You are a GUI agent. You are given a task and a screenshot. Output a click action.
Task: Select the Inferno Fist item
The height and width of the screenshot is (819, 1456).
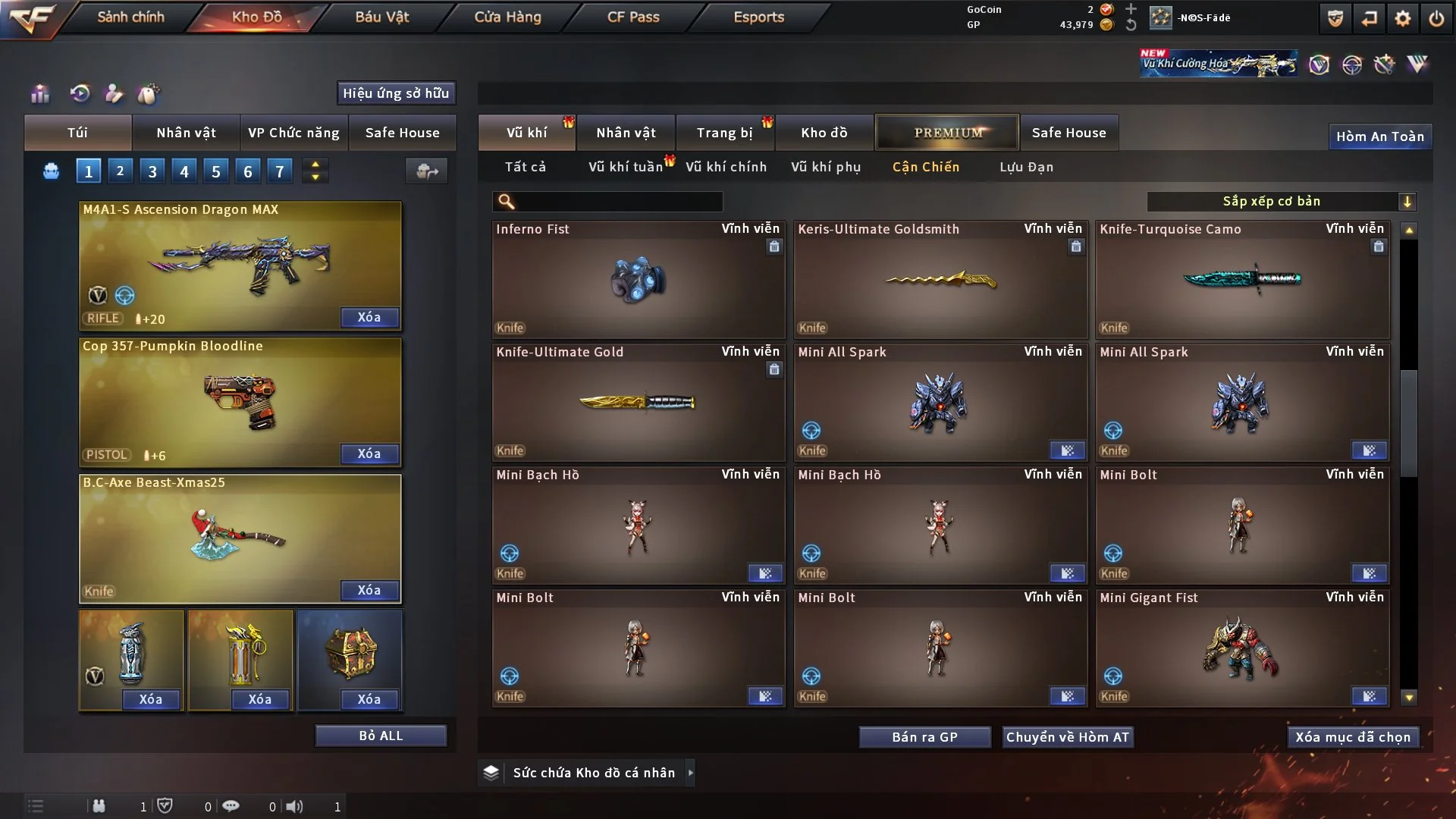coord(638,279)
